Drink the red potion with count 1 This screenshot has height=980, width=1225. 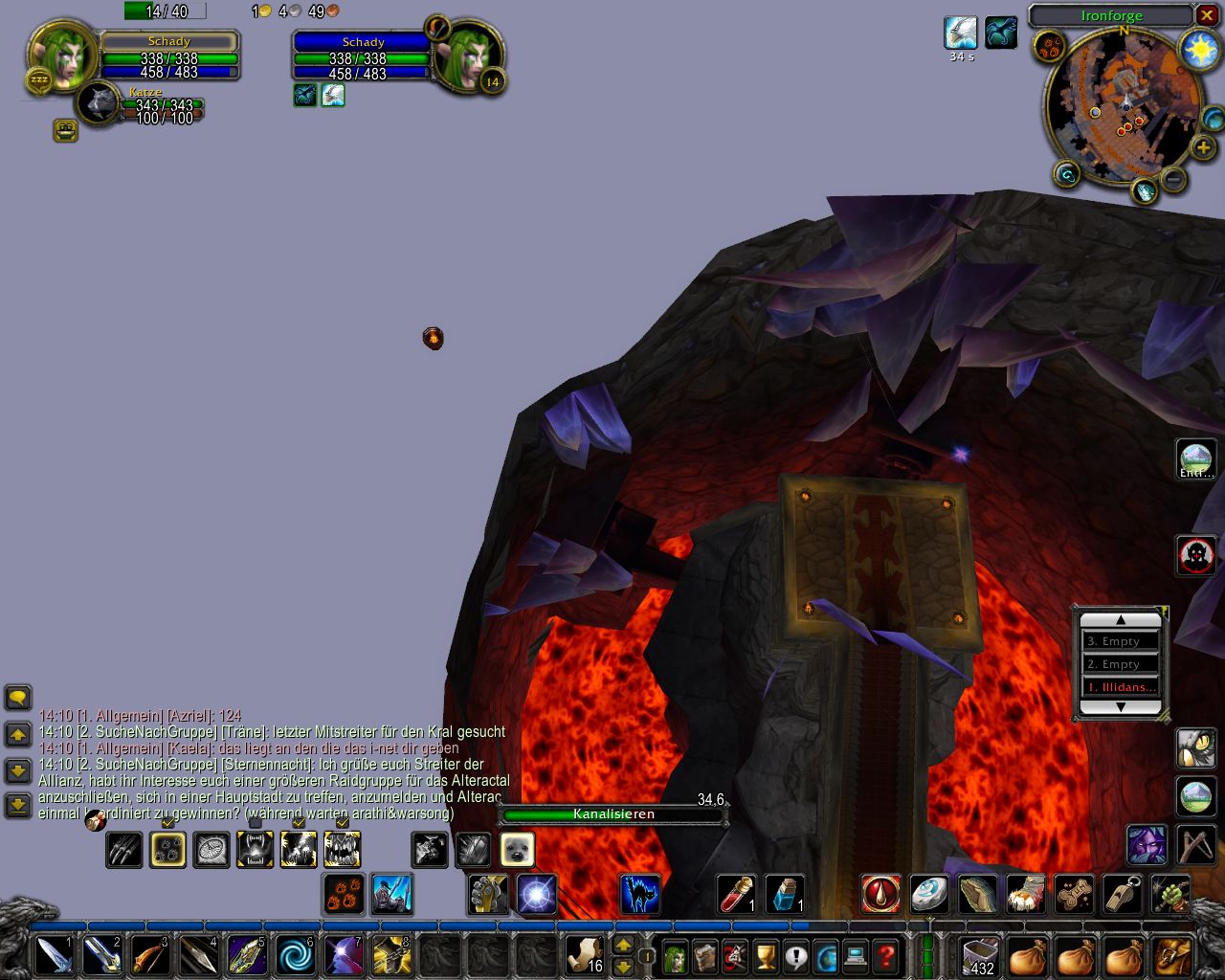coord(735,895)
